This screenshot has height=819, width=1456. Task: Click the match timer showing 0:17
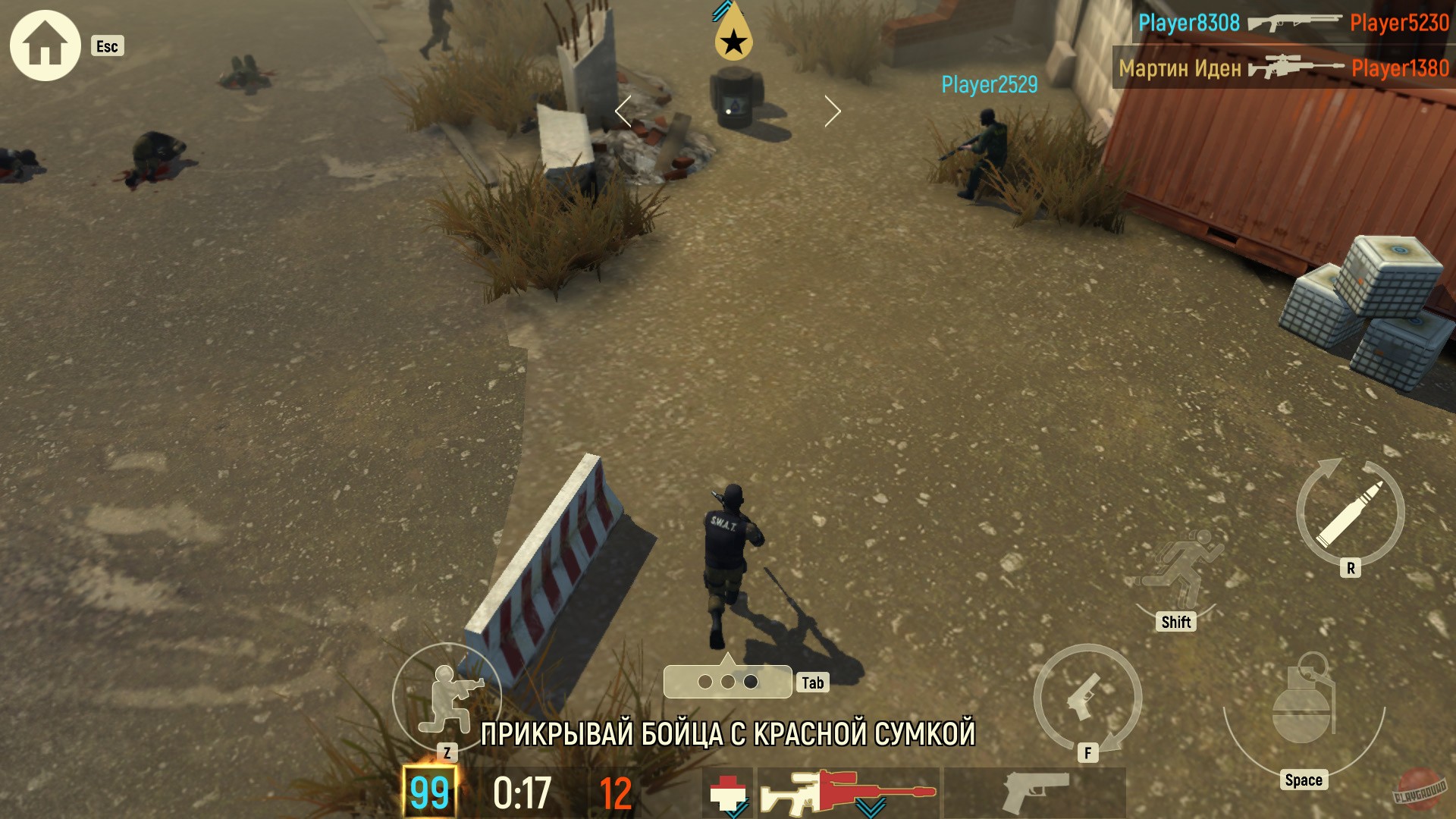522,790
